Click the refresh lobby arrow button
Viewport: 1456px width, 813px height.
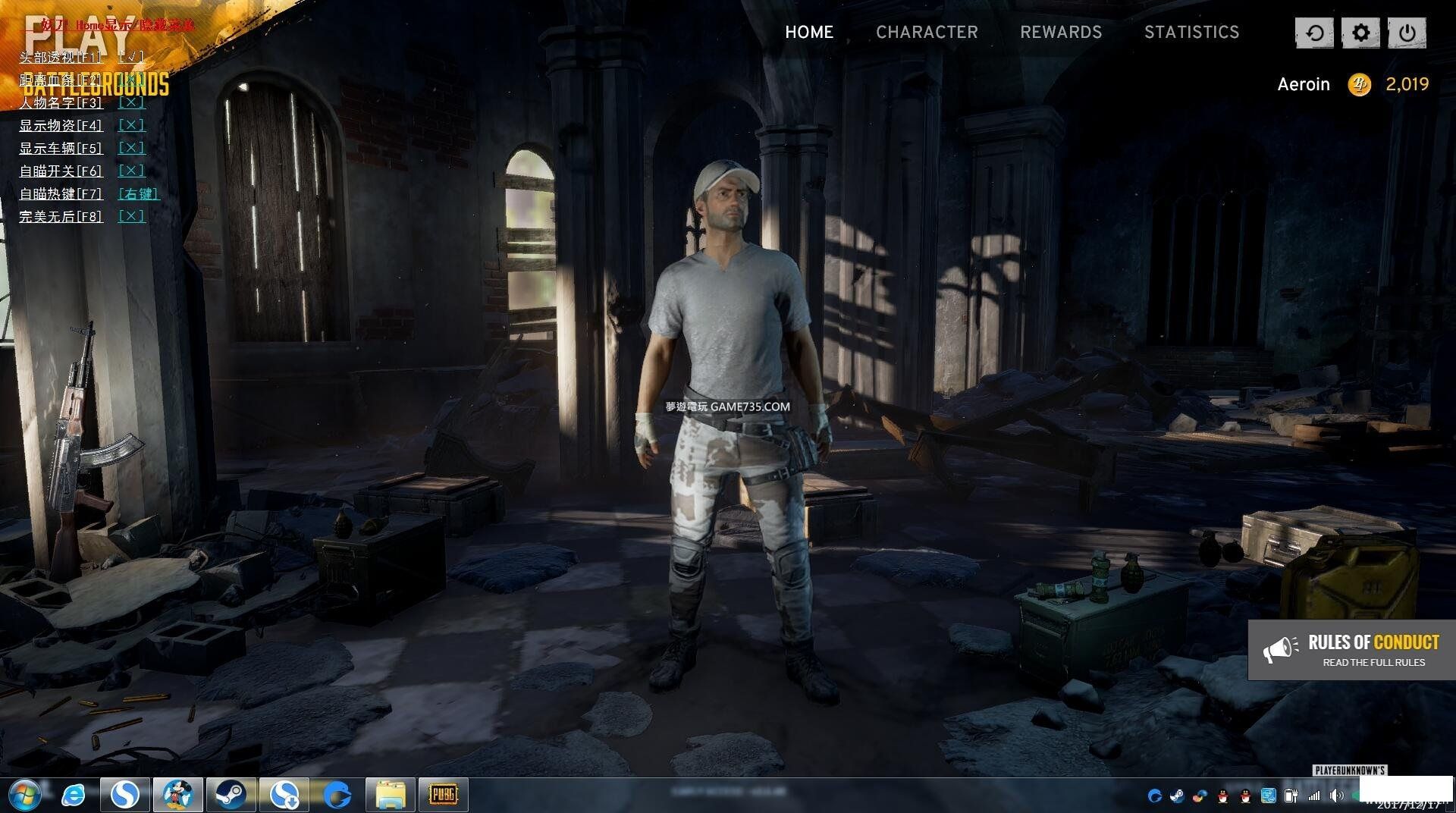(1314, 33)
